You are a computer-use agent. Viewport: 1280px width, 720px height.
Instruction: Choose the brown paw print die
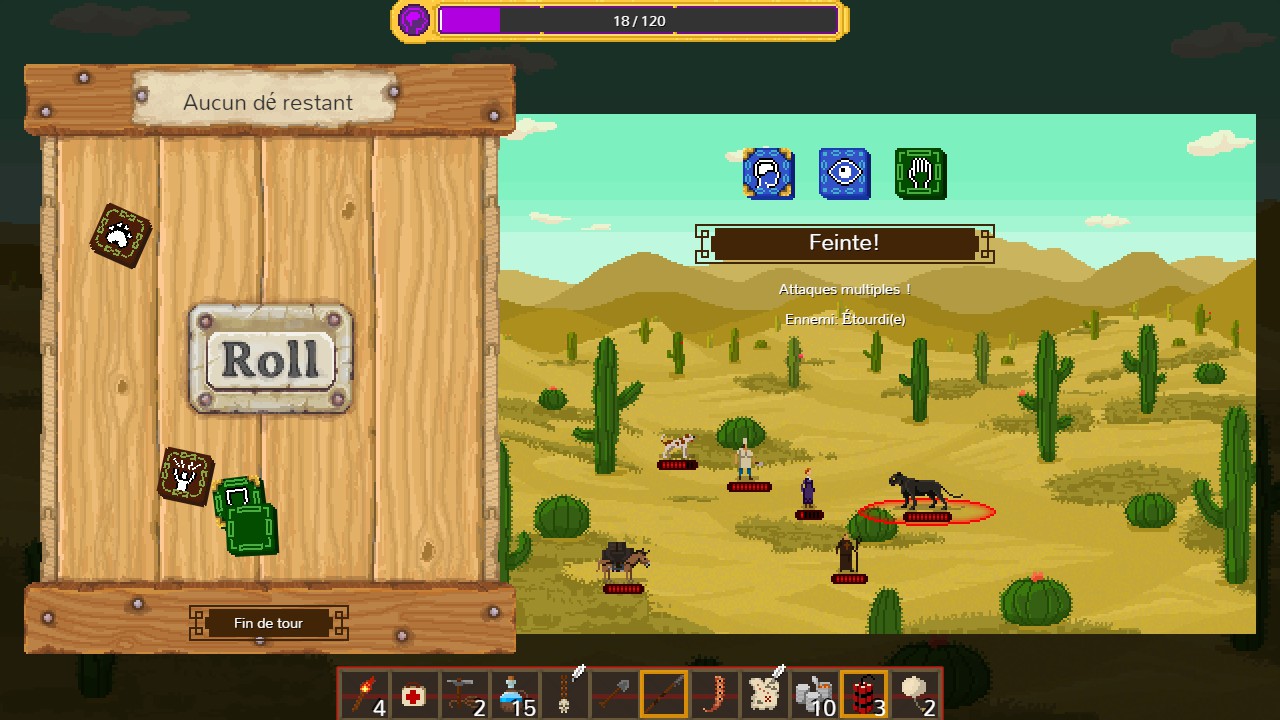click(x=120, y=235)
